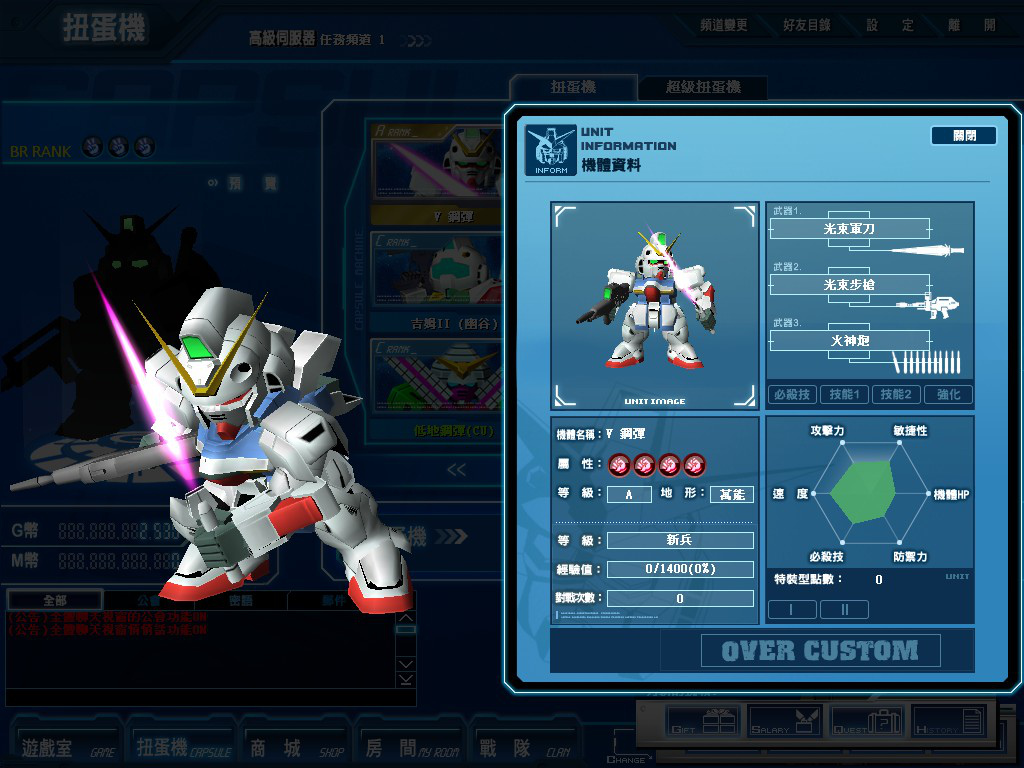Image resolution: width=1024 pixels, height=768 pixels.
Task: Switch to the 扭蛋機 capsule tab
Action: (x=573, y=87)
